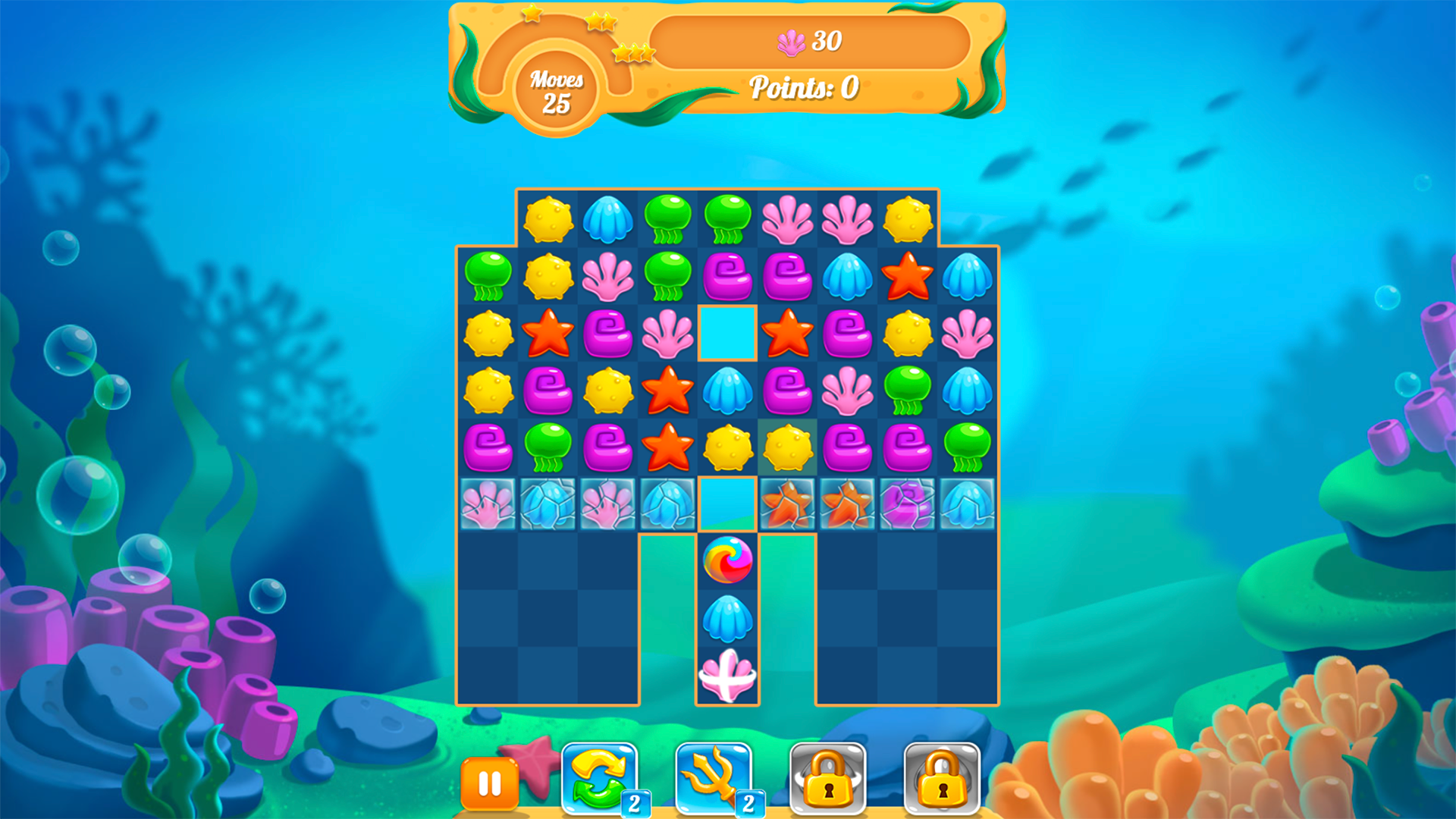Click the caged purple swirl tile
This screenshot has height=819, width=1456.
tap(907, 504)
